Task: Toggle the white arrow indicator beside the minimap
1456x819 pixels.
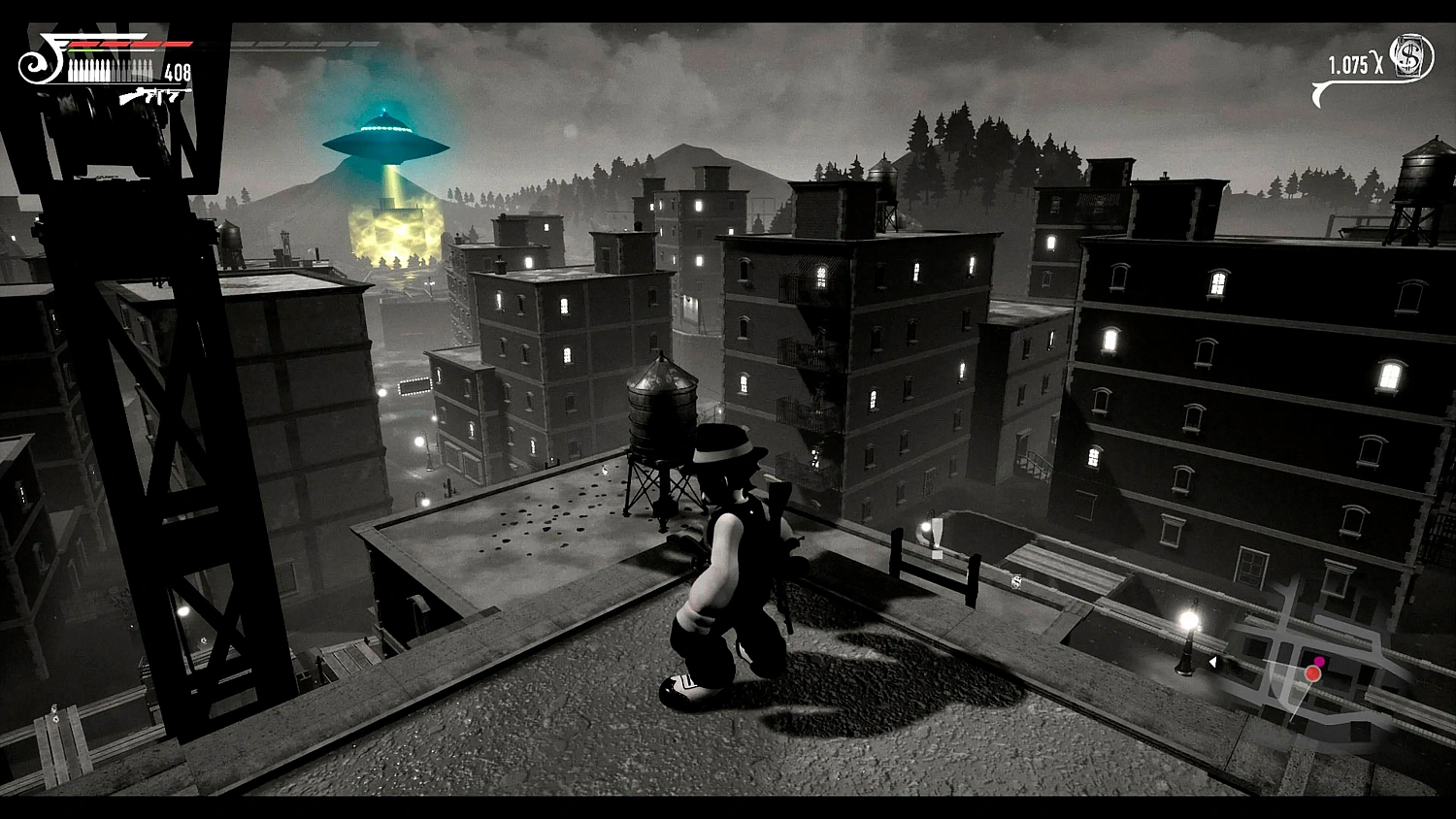Action: click(1212, 661)
